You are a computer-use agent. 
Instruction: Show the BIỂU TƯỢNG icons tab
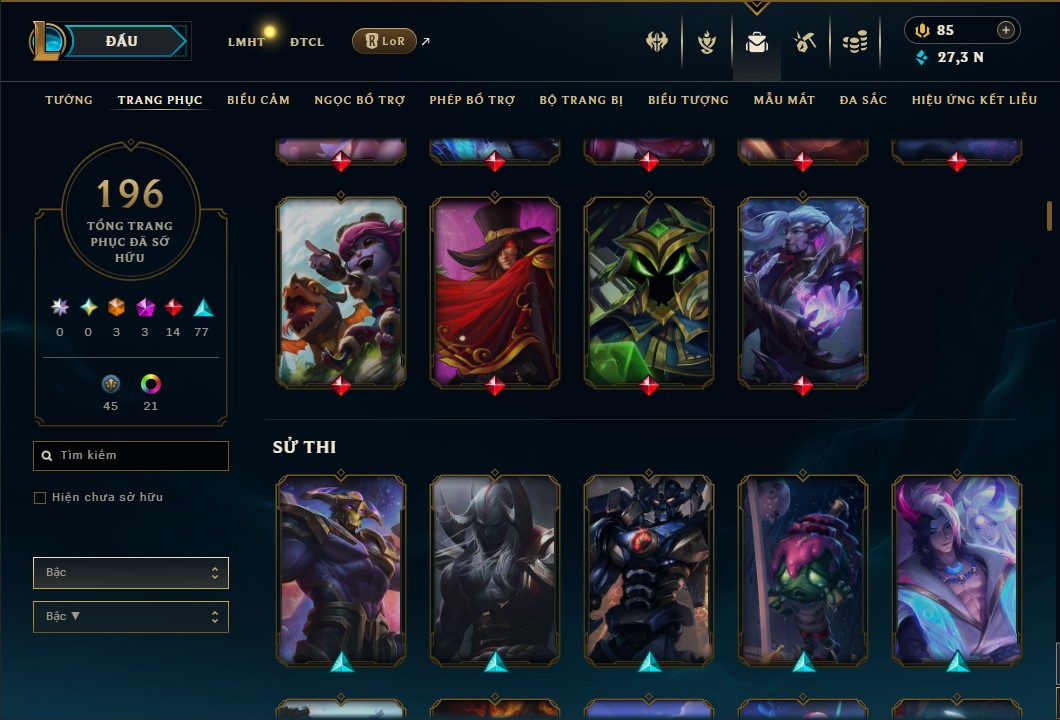pyautogui.click(x=688, y=100)
